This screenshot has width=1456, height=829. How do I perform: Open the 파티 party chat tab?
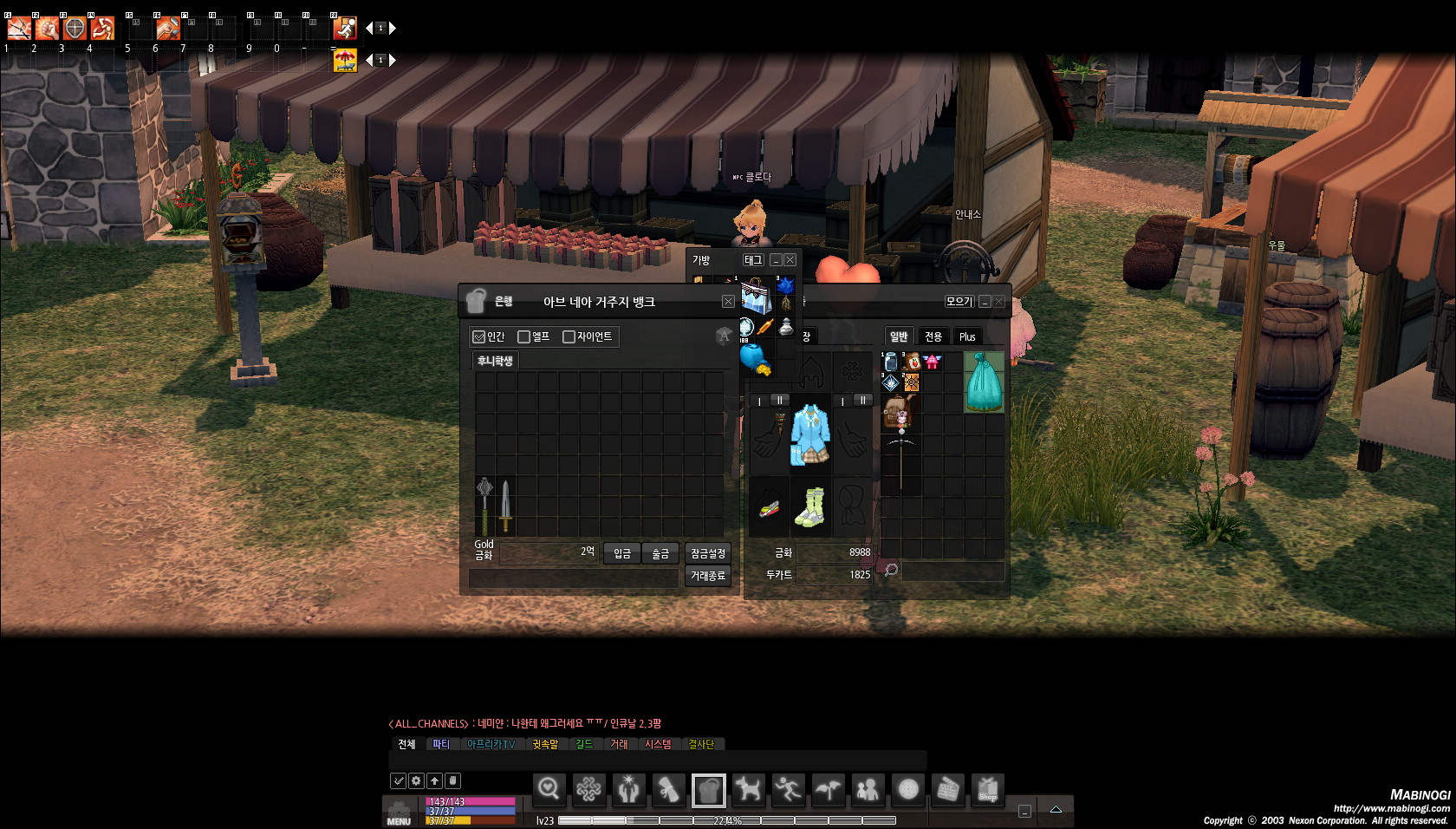point(441,744)
